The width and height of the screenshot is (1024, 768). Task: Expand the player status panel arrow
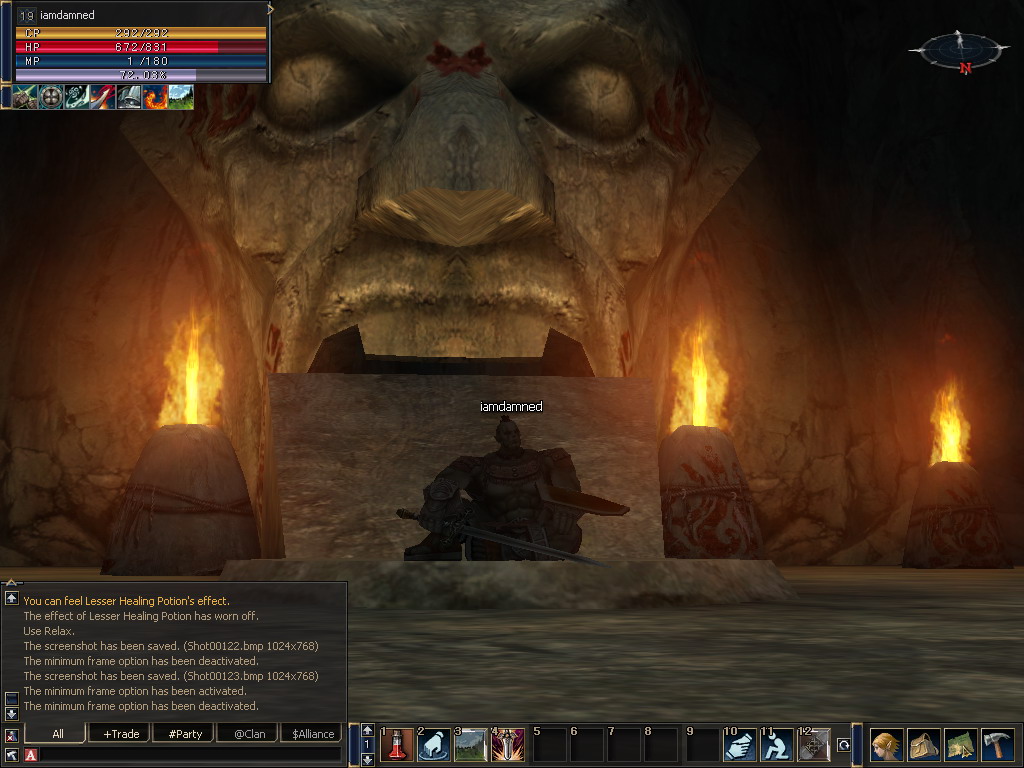click(x=271, y=9)
